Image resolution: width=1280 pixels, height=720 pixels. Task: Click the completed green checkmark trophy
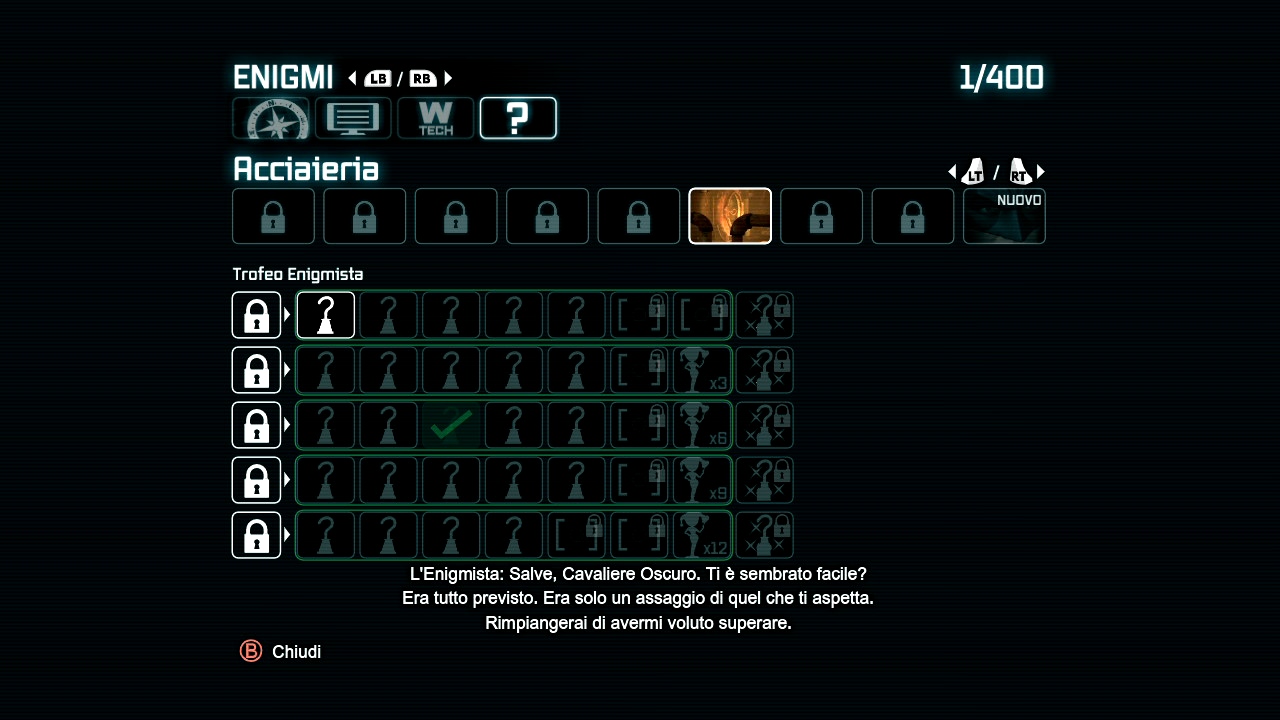[452, 425]
